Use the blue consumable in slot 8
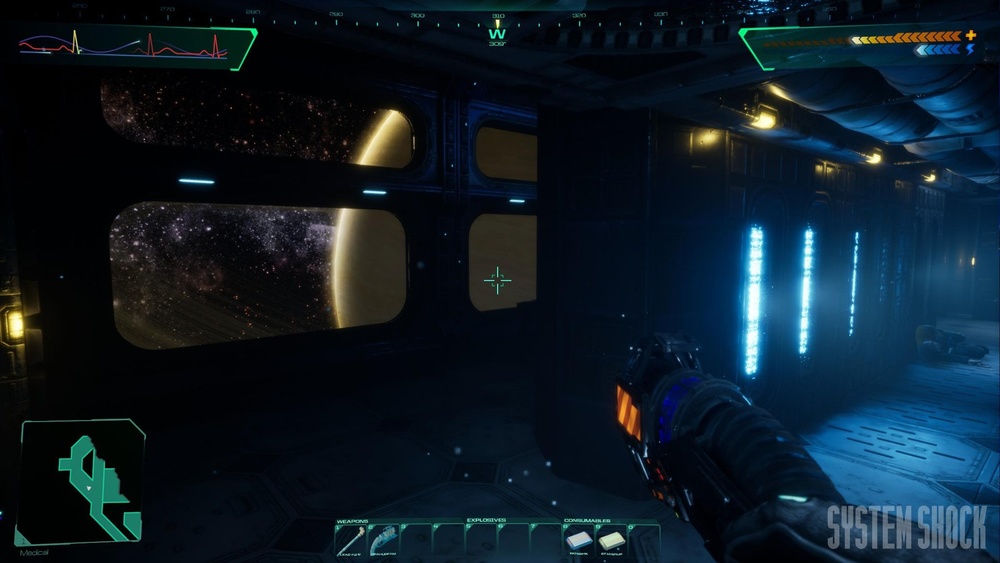The height and width of the screenshot is (563, 1000). (580, 540)
